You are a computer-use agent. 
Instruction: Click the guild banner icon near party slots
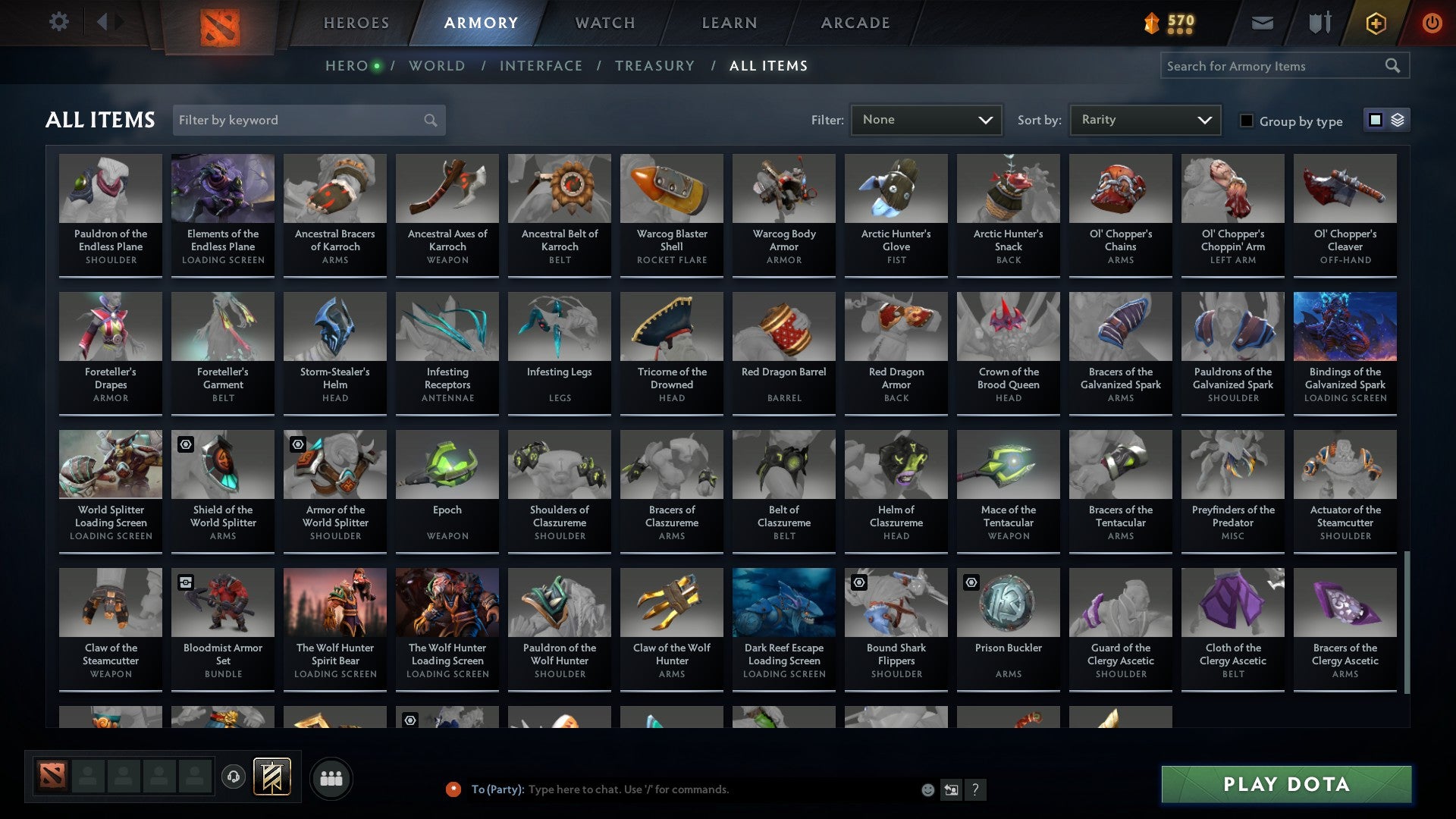(x=272, y=777)
